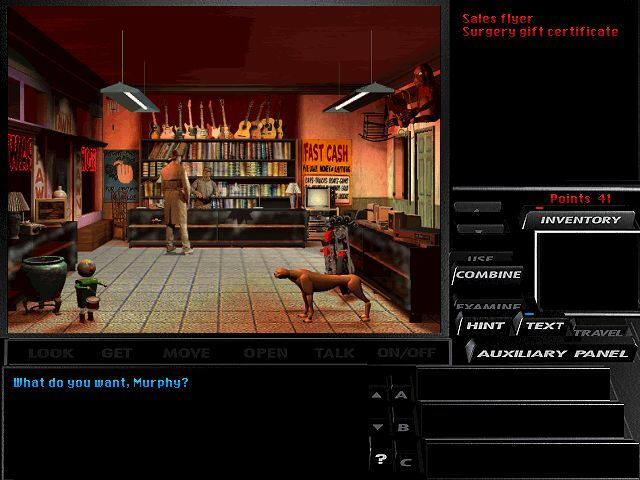640x480 pixels.
Task: Pick the OPEN verb
Action: 266,353
